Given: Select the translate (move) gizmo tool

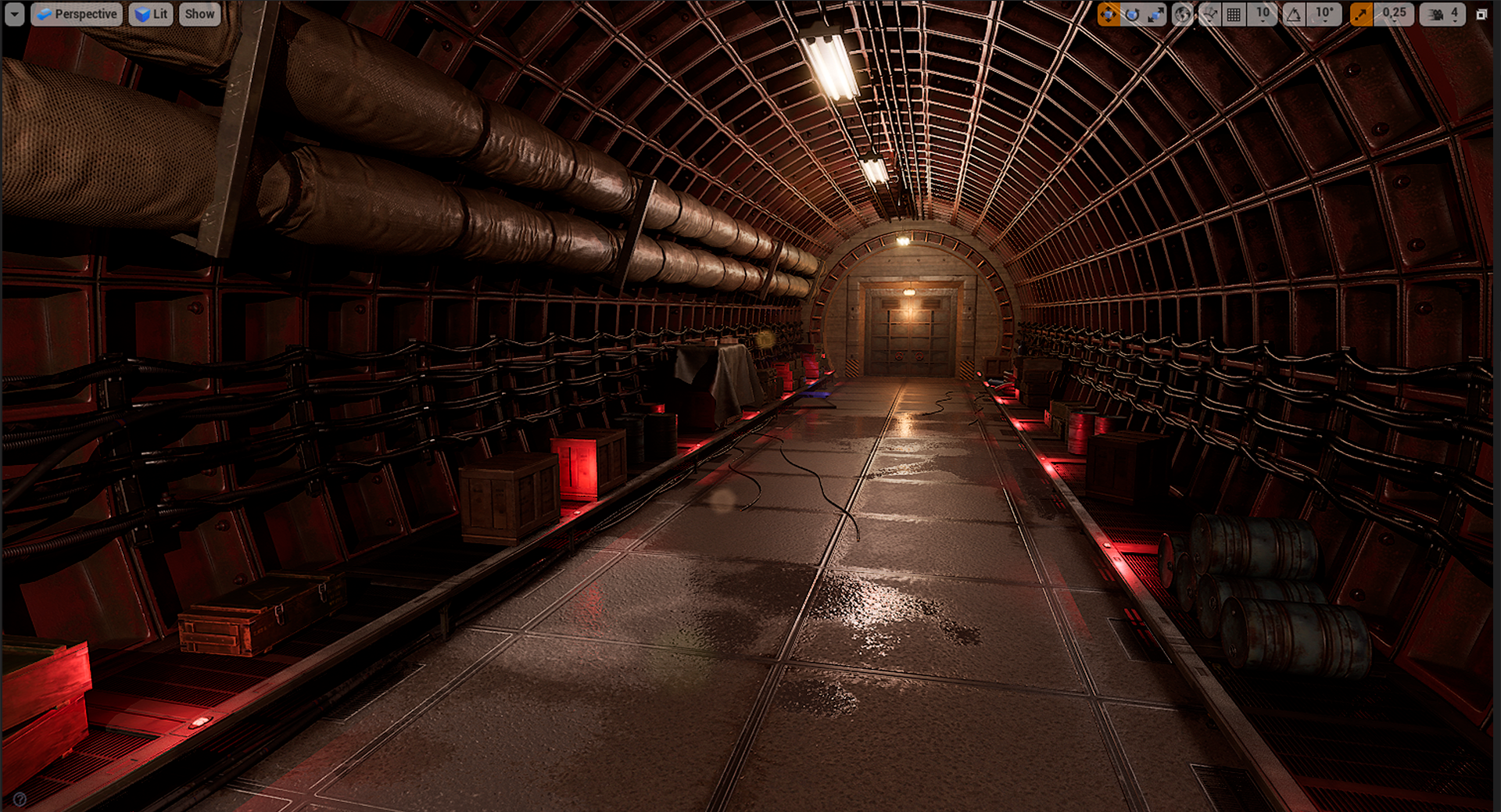Looking at the screenshot, I should (1109, 14).
